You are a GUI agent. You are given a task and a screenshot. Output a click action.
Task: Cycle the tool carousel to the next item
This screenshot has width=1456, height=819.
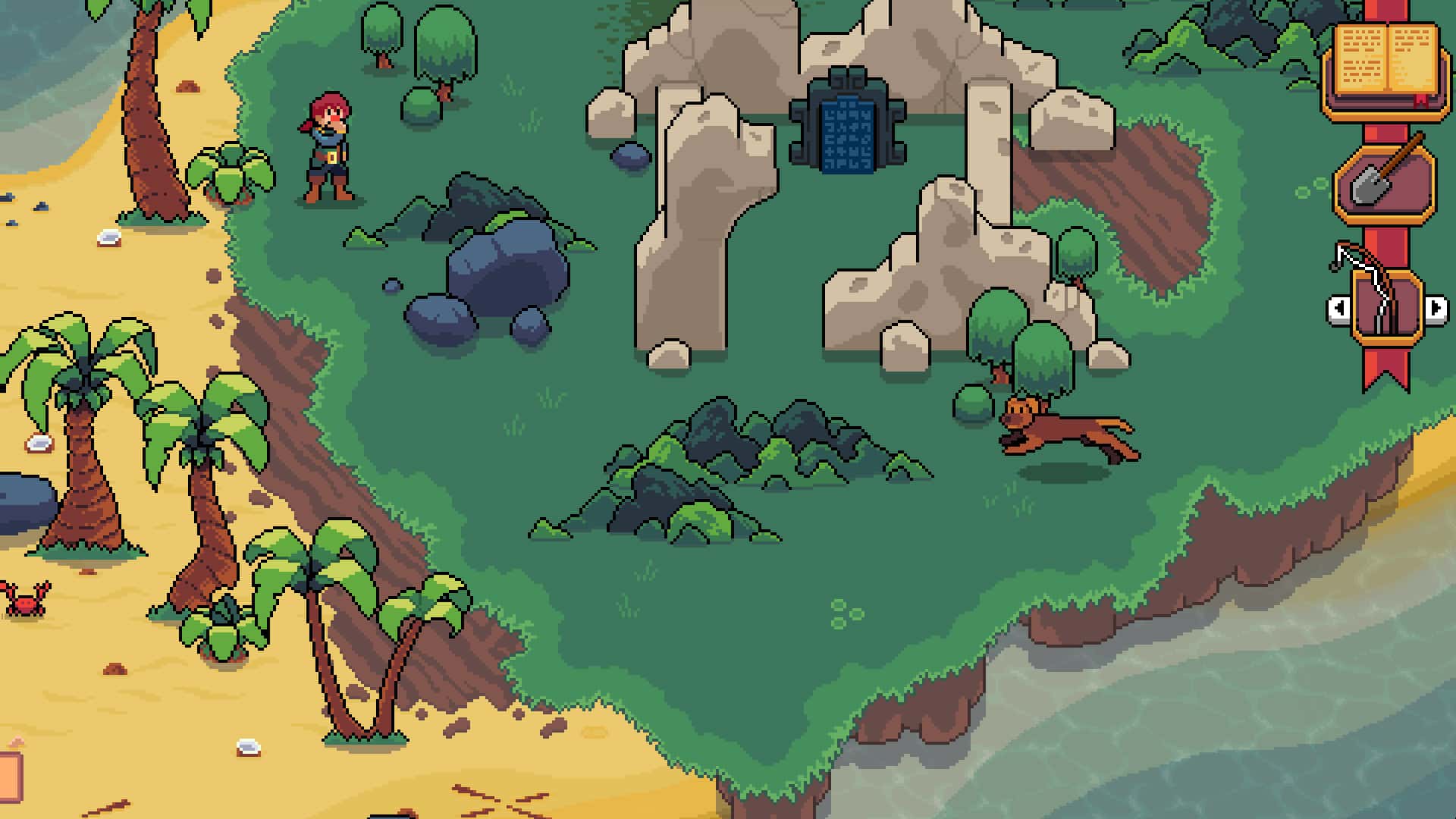tap(1436, 309)
